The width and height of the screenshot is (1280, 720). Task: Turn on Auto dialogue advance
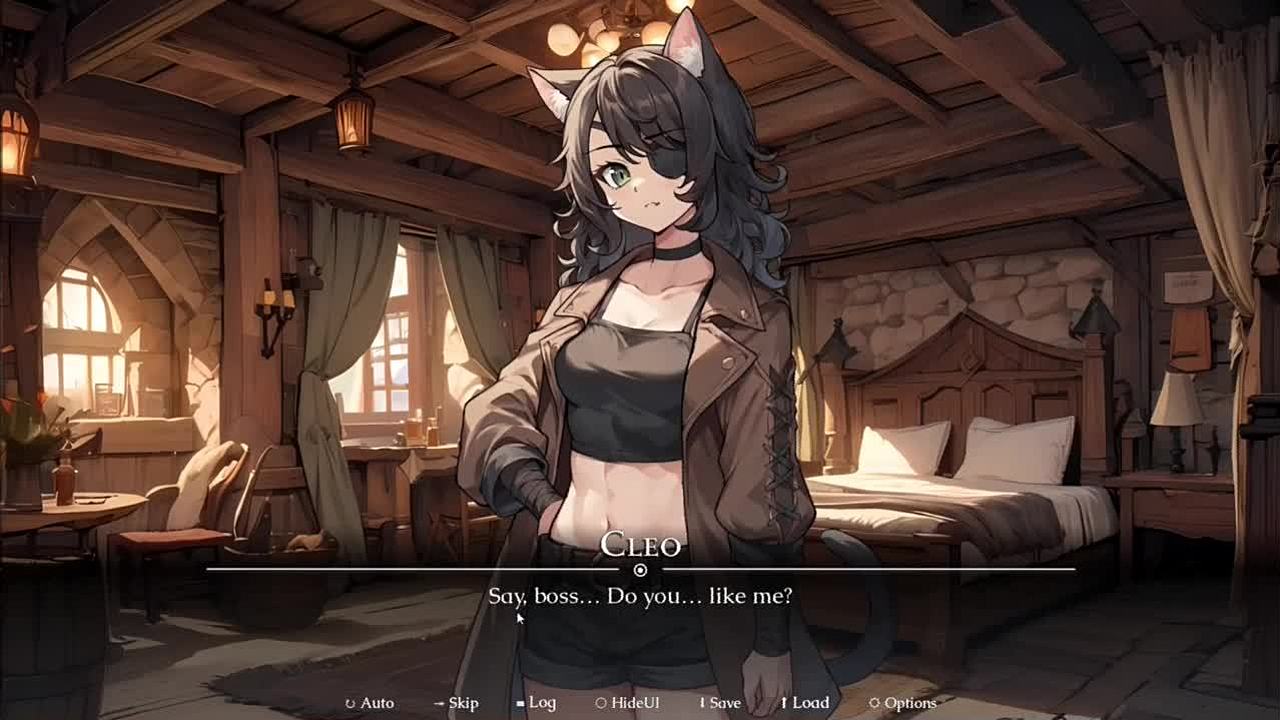point(370,703)
